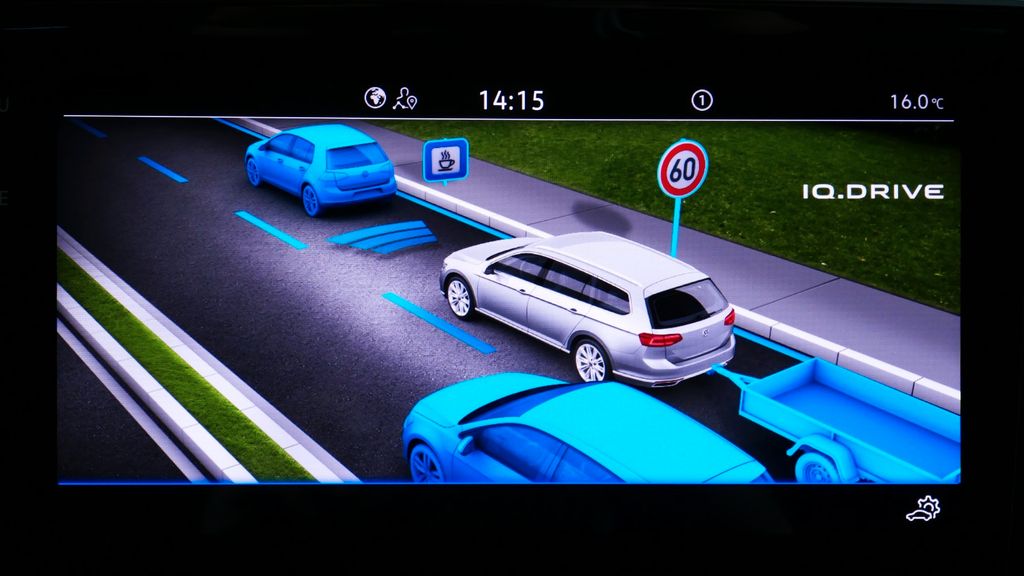Screen dimensions: 1024x576
Task: Click the route navigation status icon
Action: pos(405,98)
